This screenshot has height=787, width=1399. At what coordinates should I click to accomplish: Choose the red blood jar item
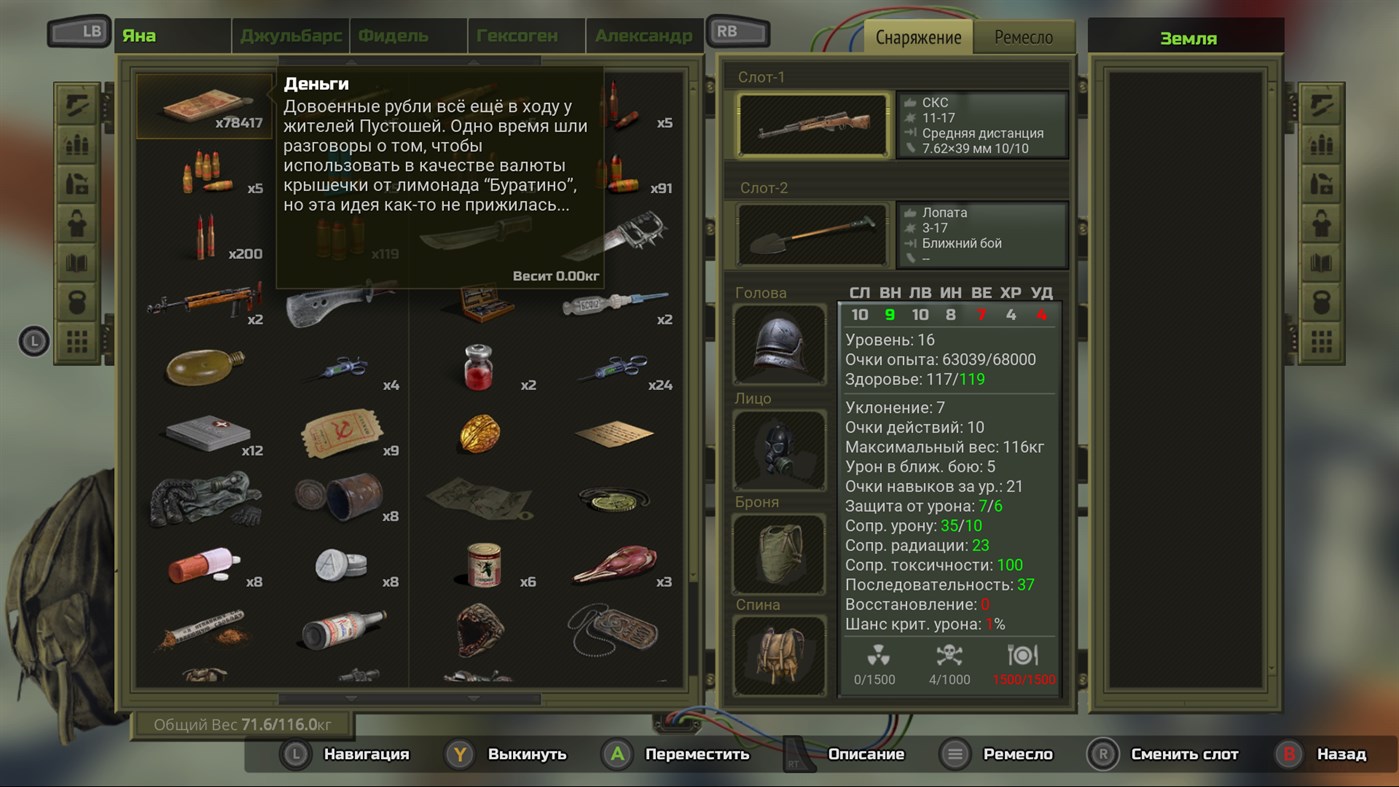(x=479, y=367)
